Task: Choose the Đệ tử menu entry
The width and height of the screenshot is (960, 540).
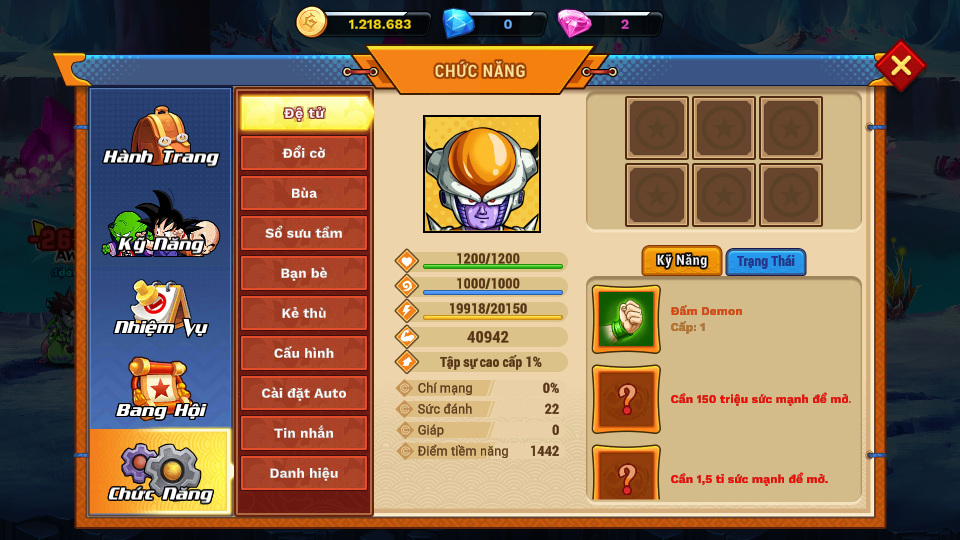Action: click(x=304, y=113)
